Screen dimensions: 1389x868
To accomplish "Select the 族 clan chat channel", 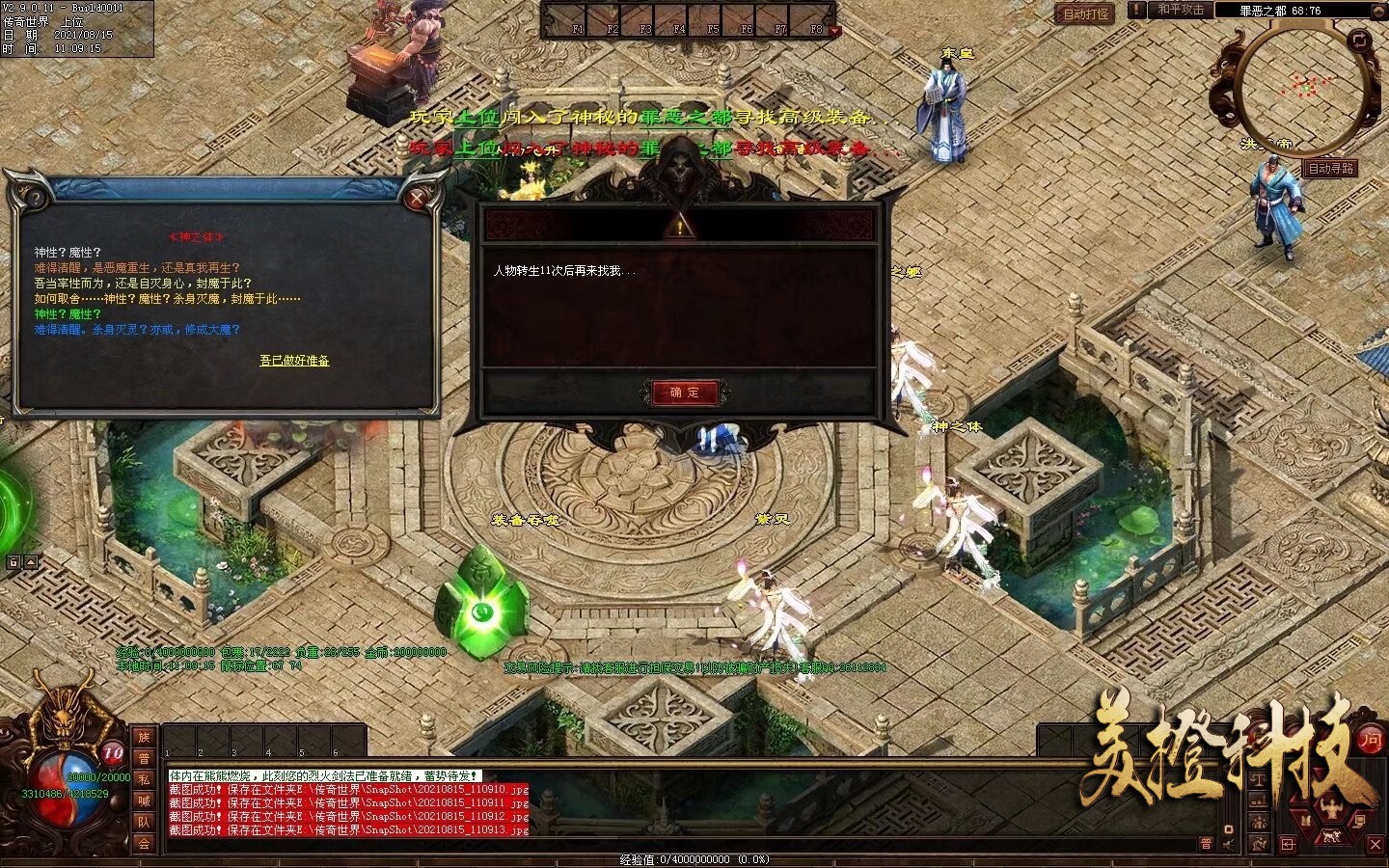I will [144, 737].
